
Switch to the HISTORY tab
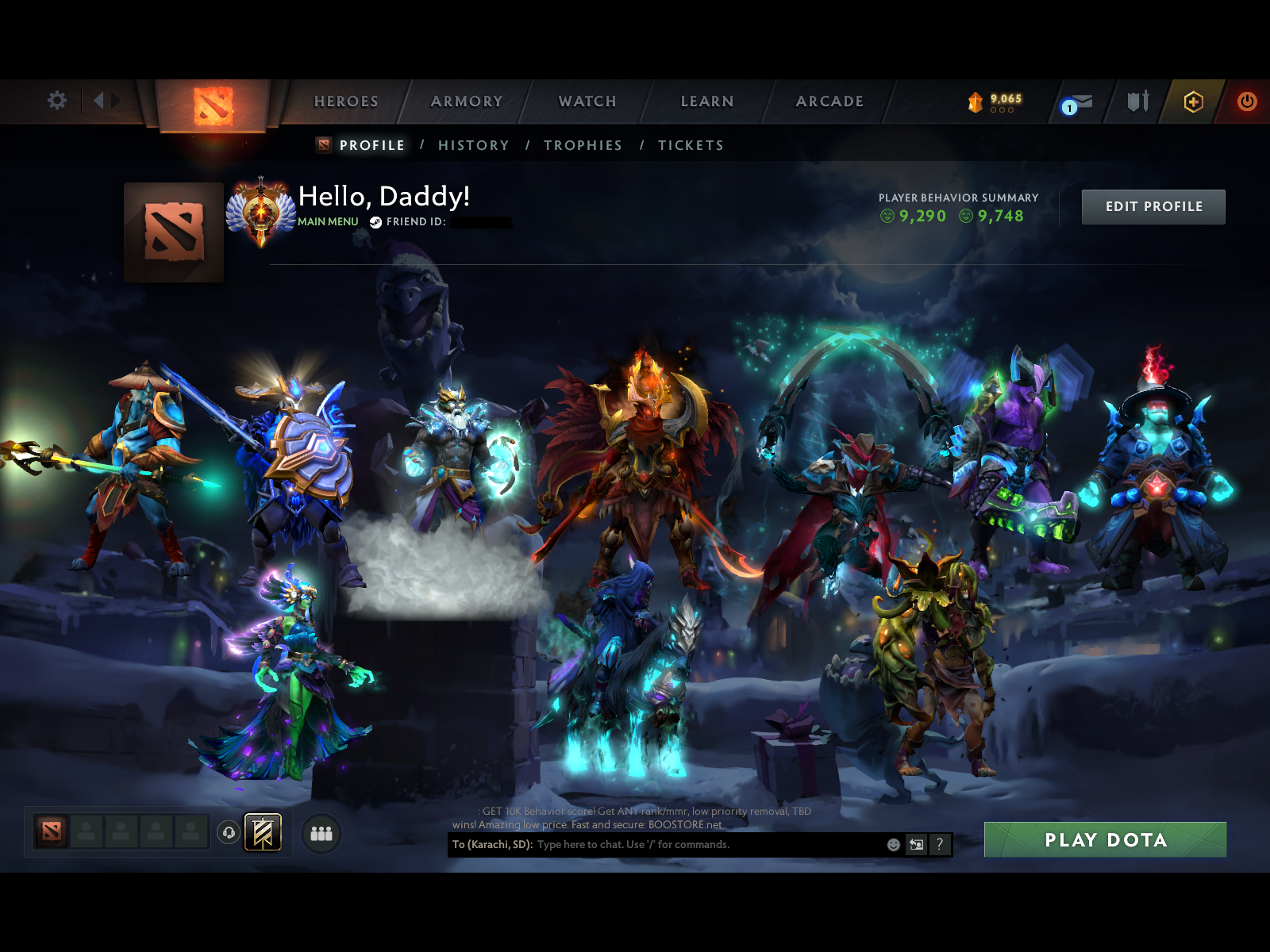tap(473, 145)
